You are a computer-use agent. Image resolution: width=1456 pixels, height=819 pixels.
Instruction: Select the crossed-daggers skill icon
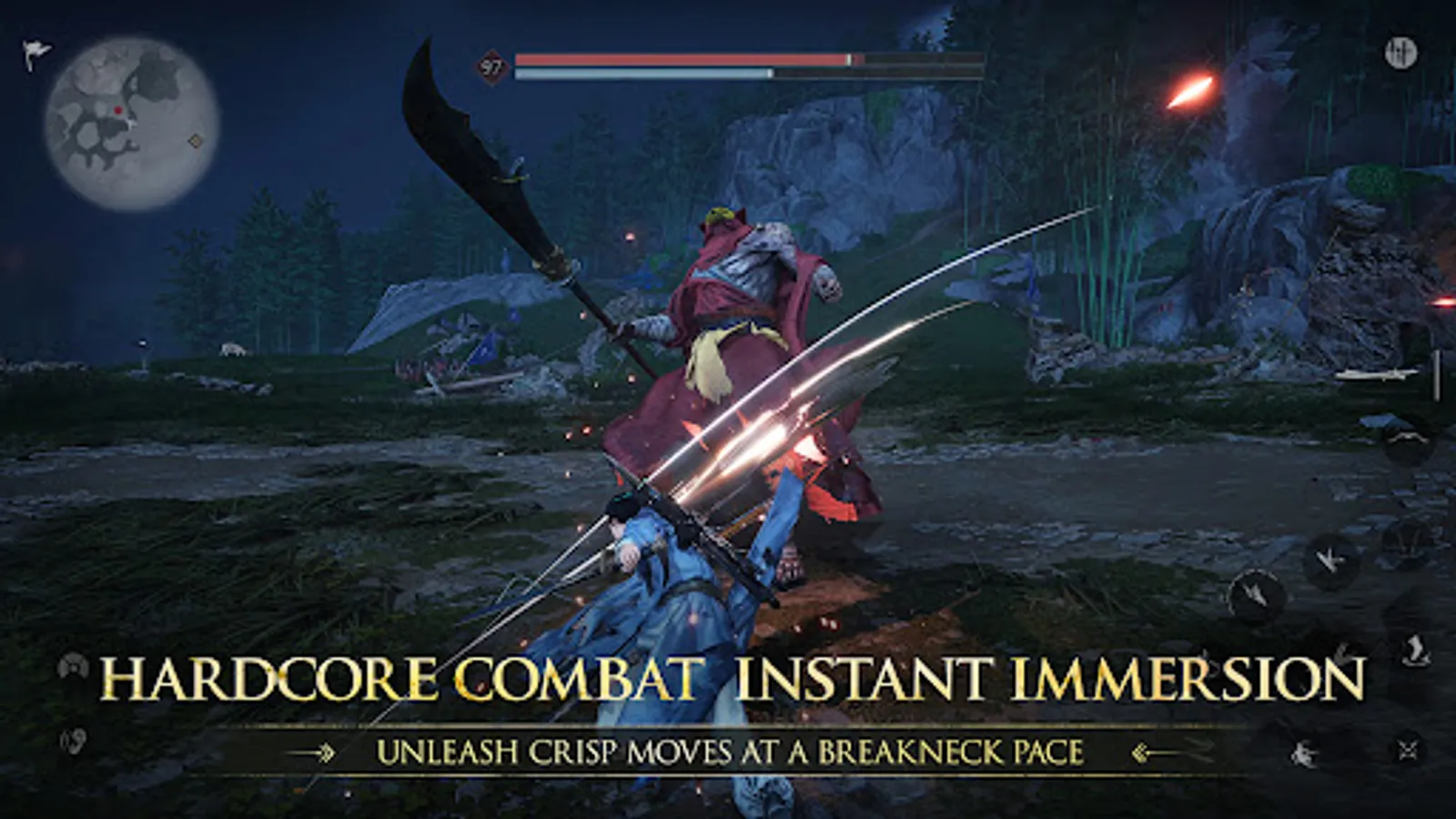[x=1408, y=746]
